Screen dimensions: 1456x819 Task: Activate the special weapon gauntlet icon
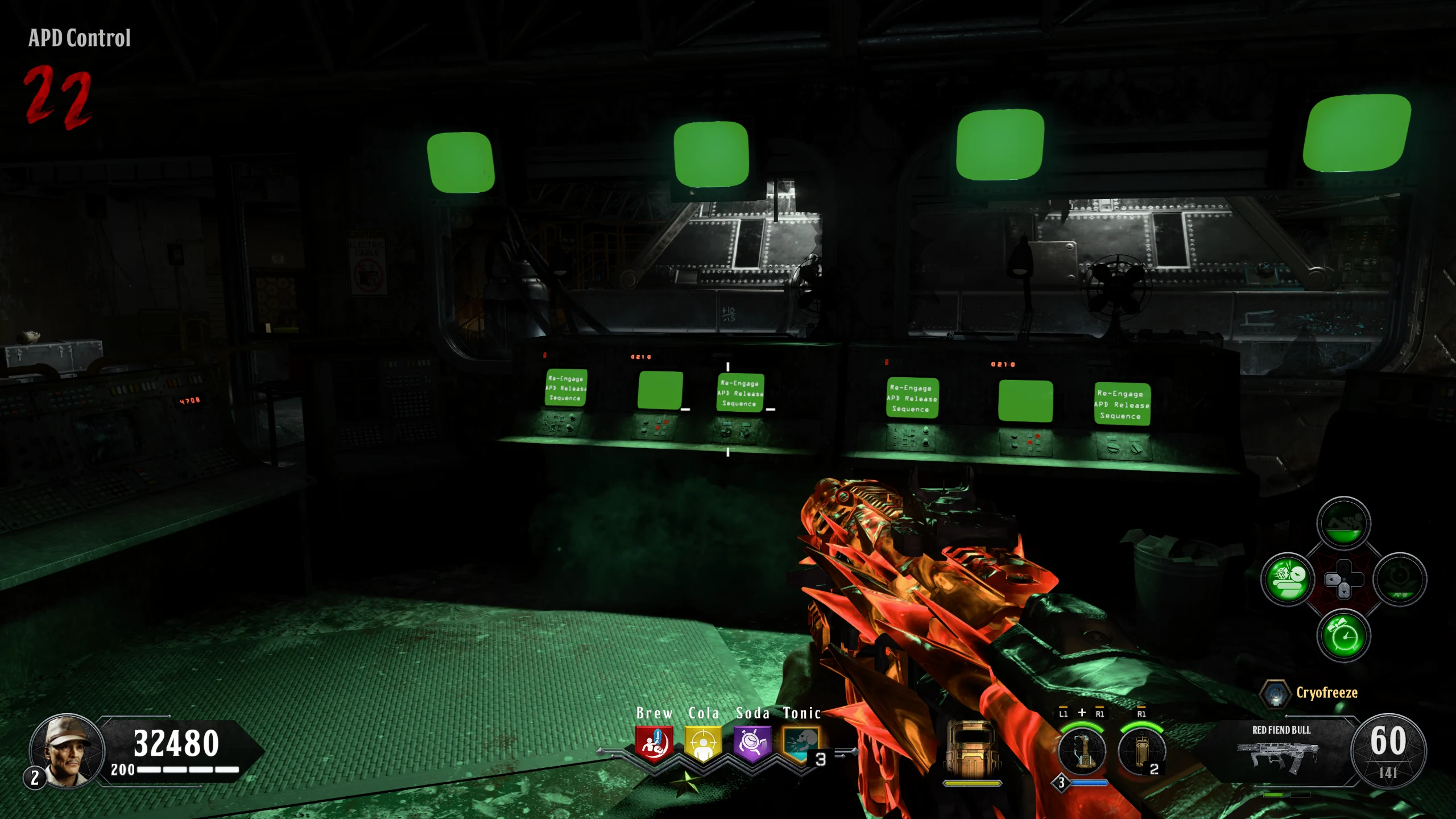(1082, 751)
